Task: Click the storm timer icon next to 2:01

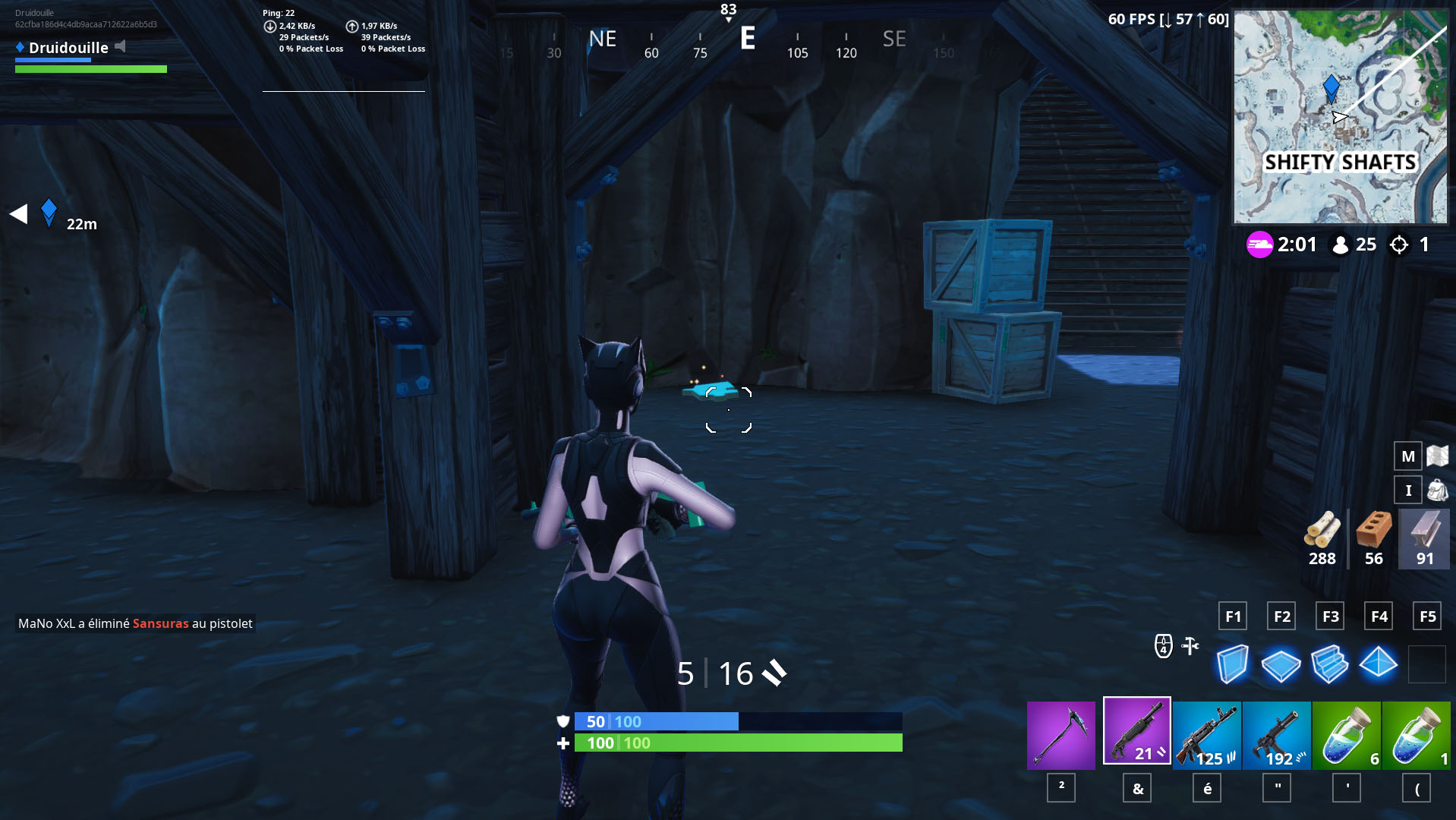Action: [1259, 244]
